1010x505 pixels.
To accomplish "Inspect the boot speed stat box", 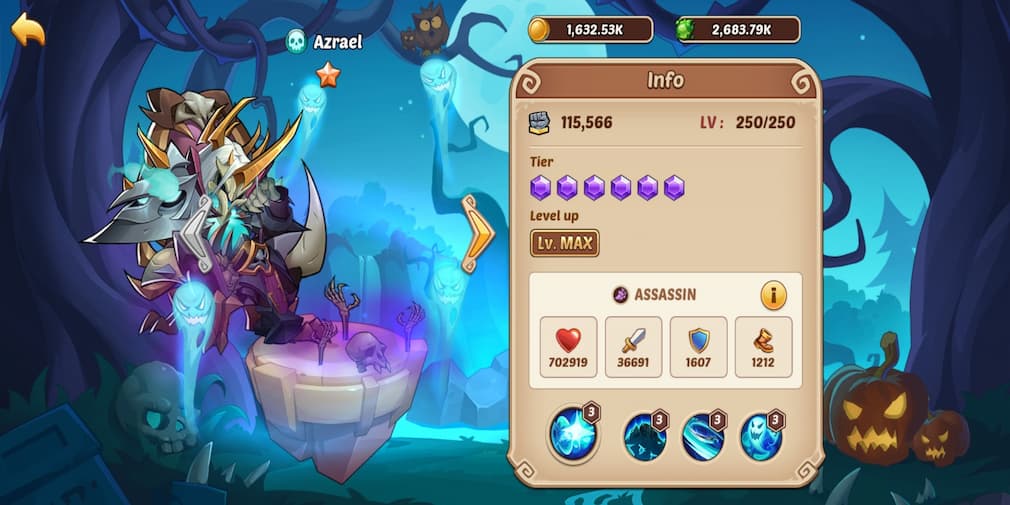I will tap(763, 347).
